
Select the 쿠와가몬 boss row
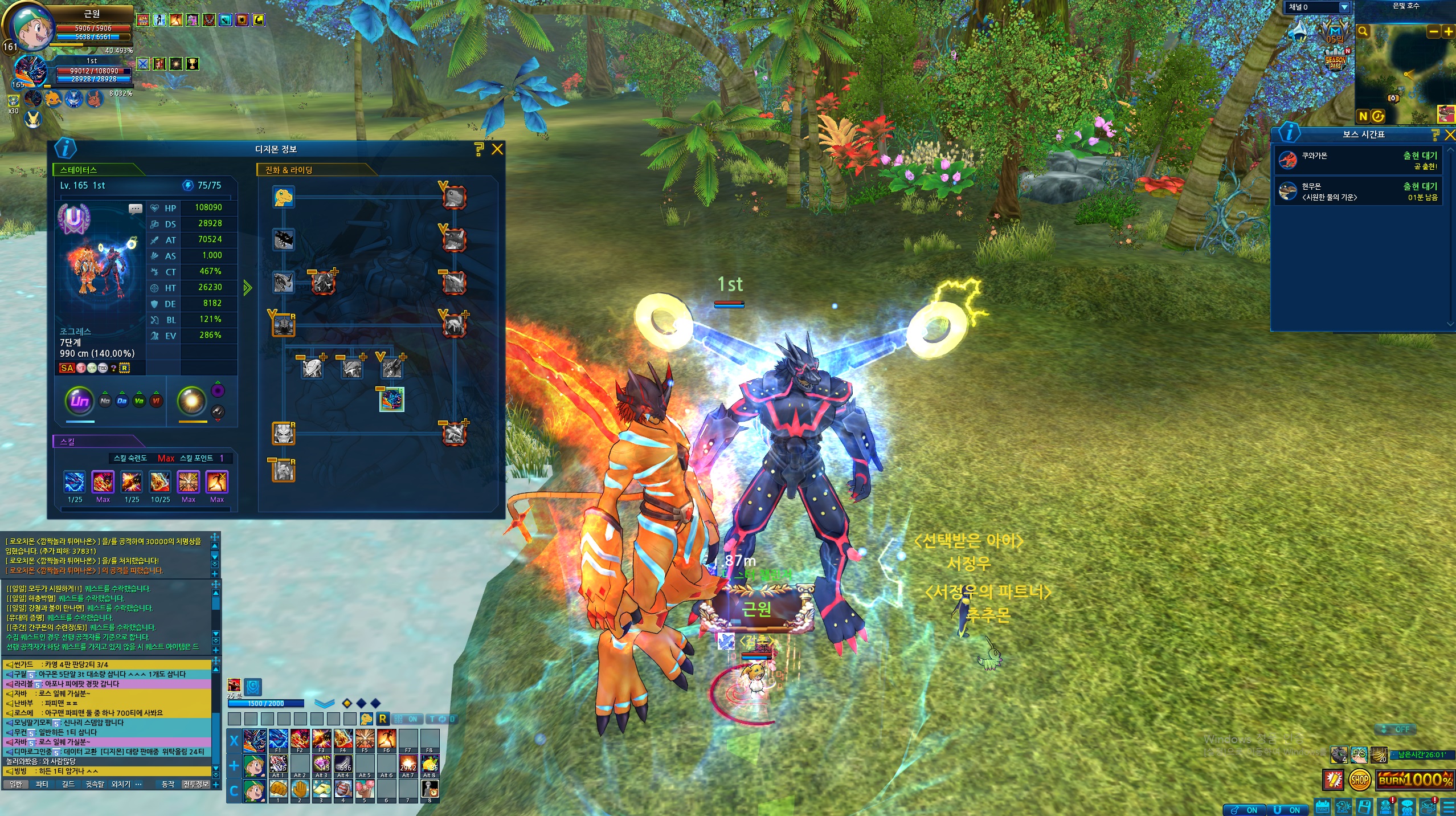coord(1357,161)
